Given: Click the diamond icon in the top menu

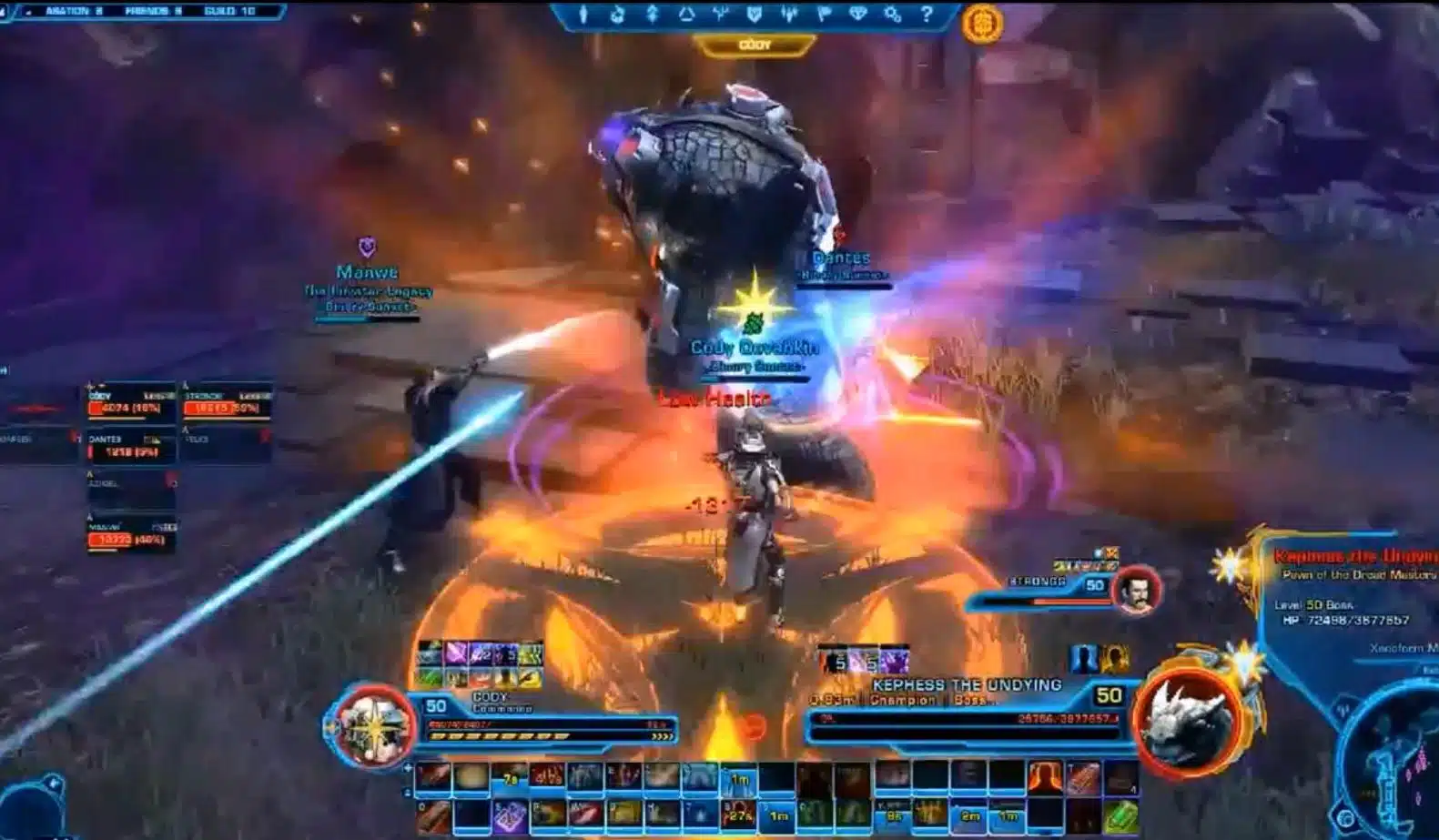Looking at the screenshot, I should click(858, 15).
